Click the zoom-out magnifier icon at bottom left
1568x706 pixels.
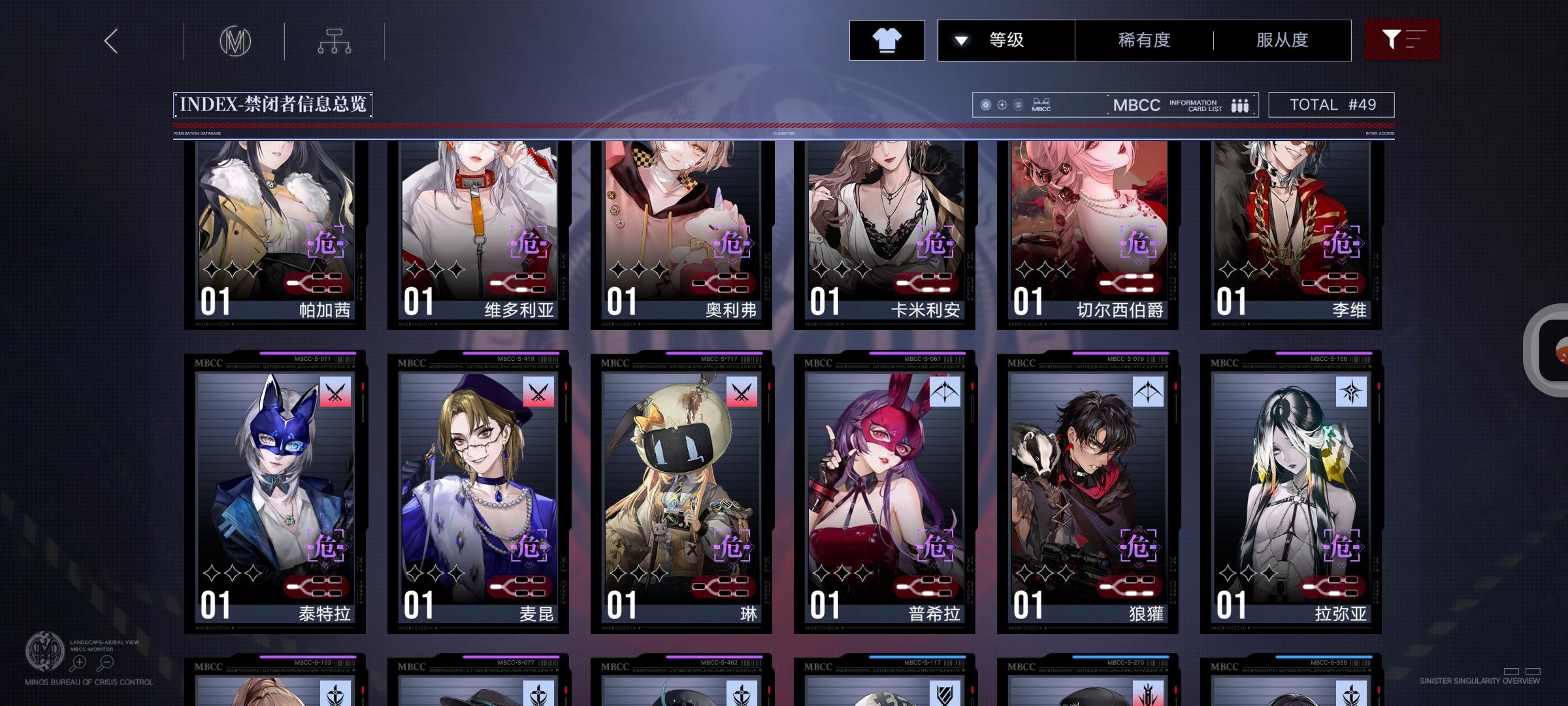pos(106,662)
